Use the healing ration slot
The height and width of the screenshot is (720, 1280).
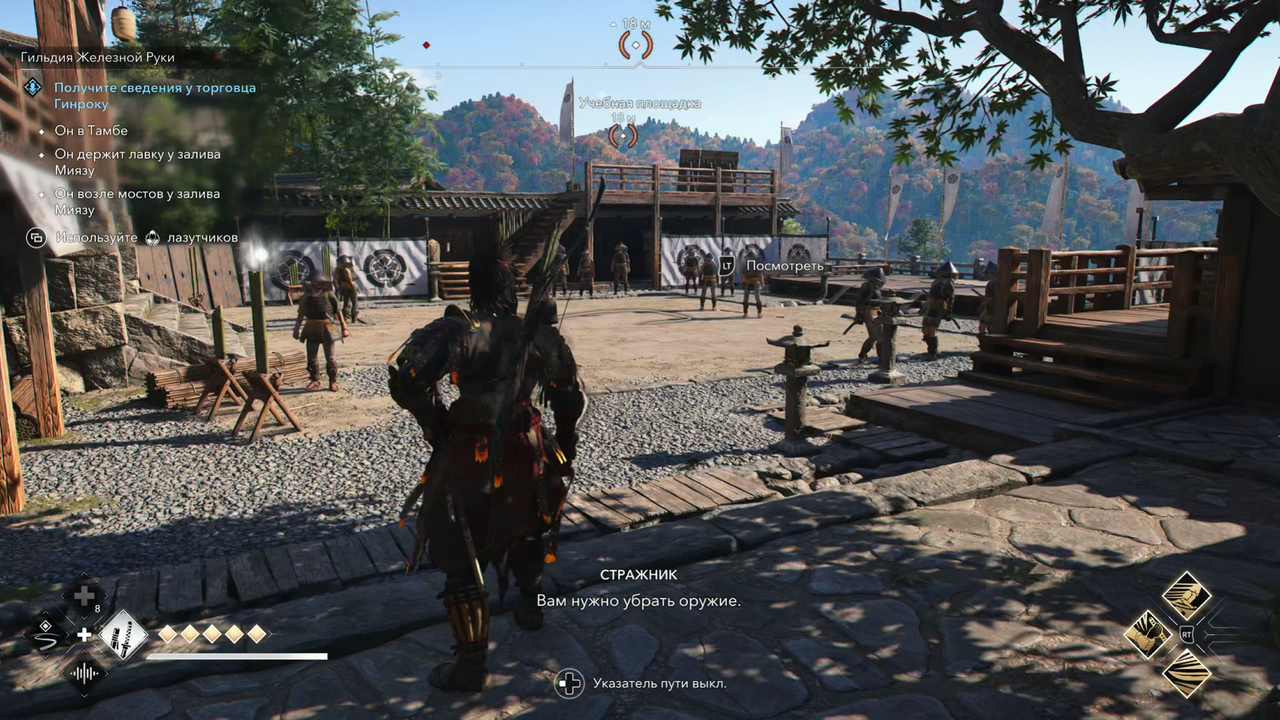tap(85, 598)
